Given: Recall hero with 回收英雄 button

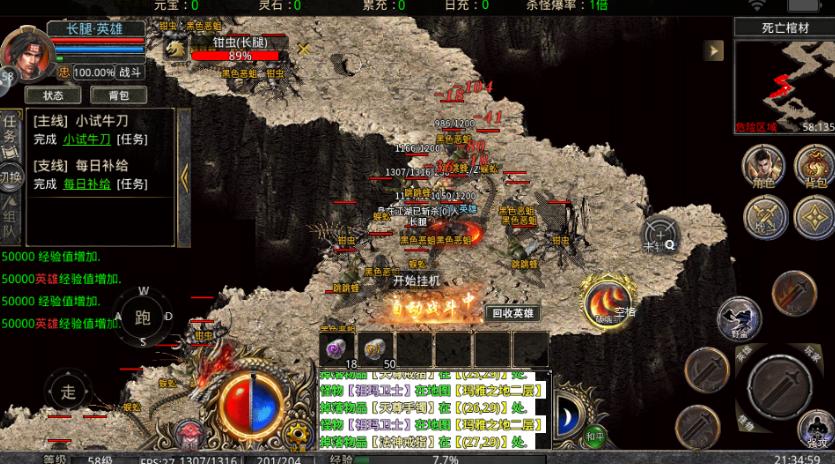Looking at the screenshot, I should (x=514, y=313).
